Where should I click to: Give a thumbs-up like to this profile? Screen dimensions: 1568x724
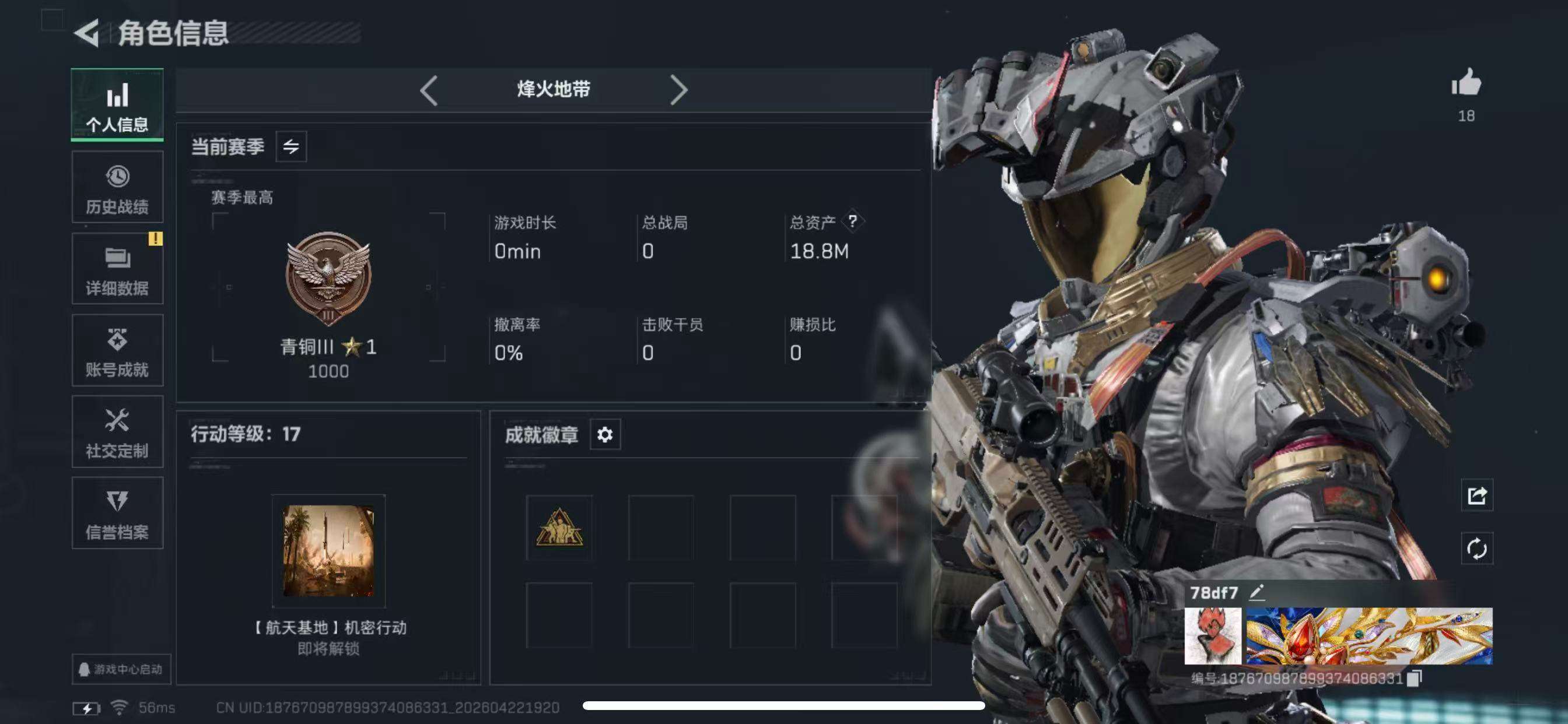[1466, 84]
